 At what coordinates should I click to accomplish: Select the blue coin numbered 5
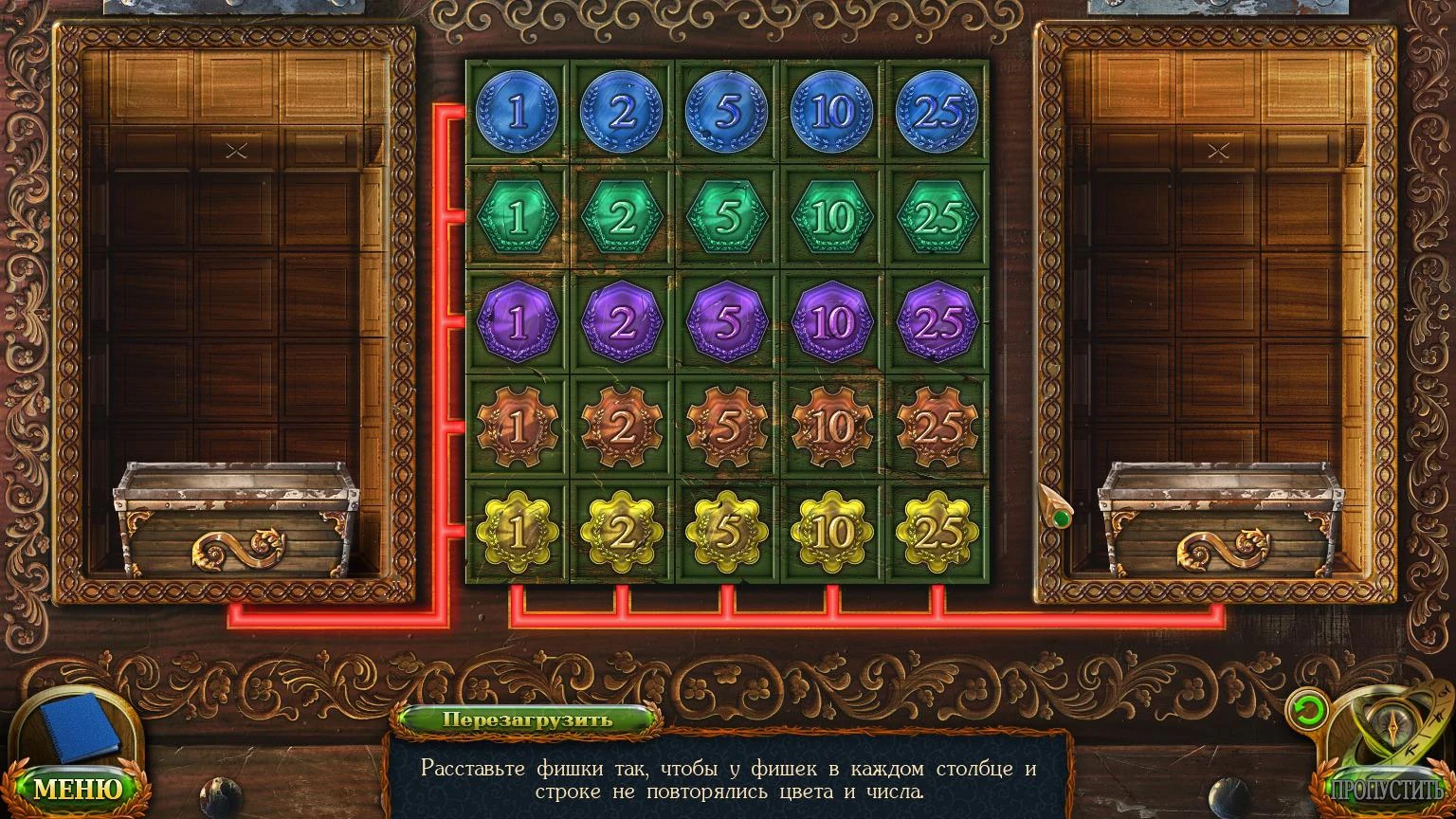click(727, 113)
